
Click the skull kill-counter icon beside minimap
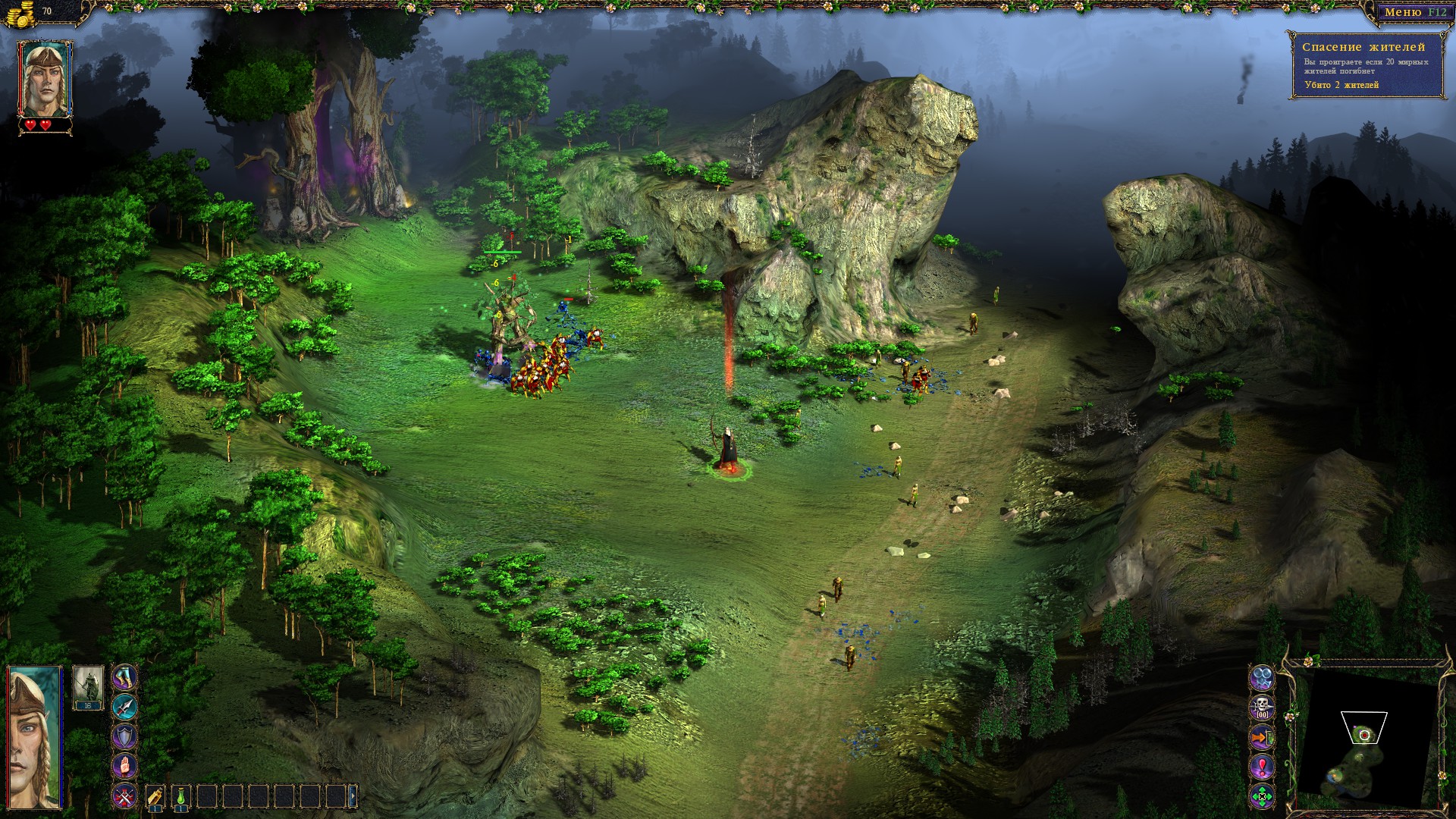pos(1261,706)
